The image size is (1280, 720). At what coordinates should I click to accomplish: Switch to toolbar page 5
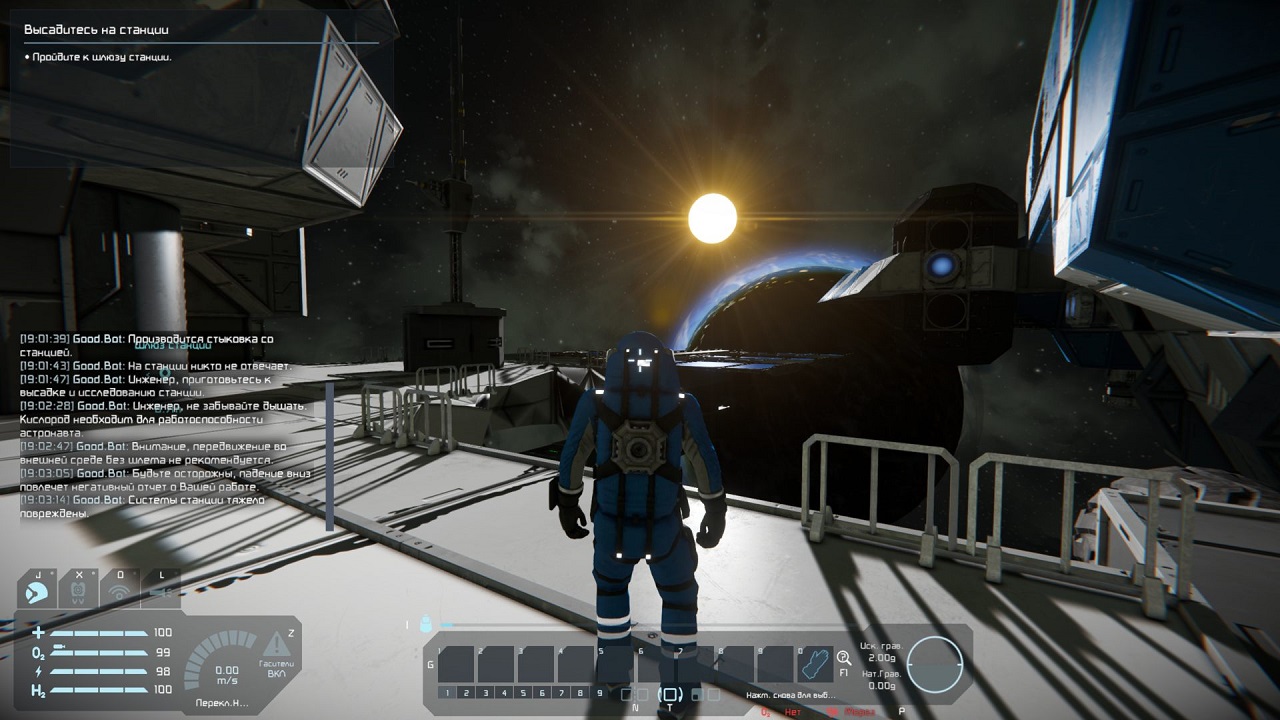(524, 693)
